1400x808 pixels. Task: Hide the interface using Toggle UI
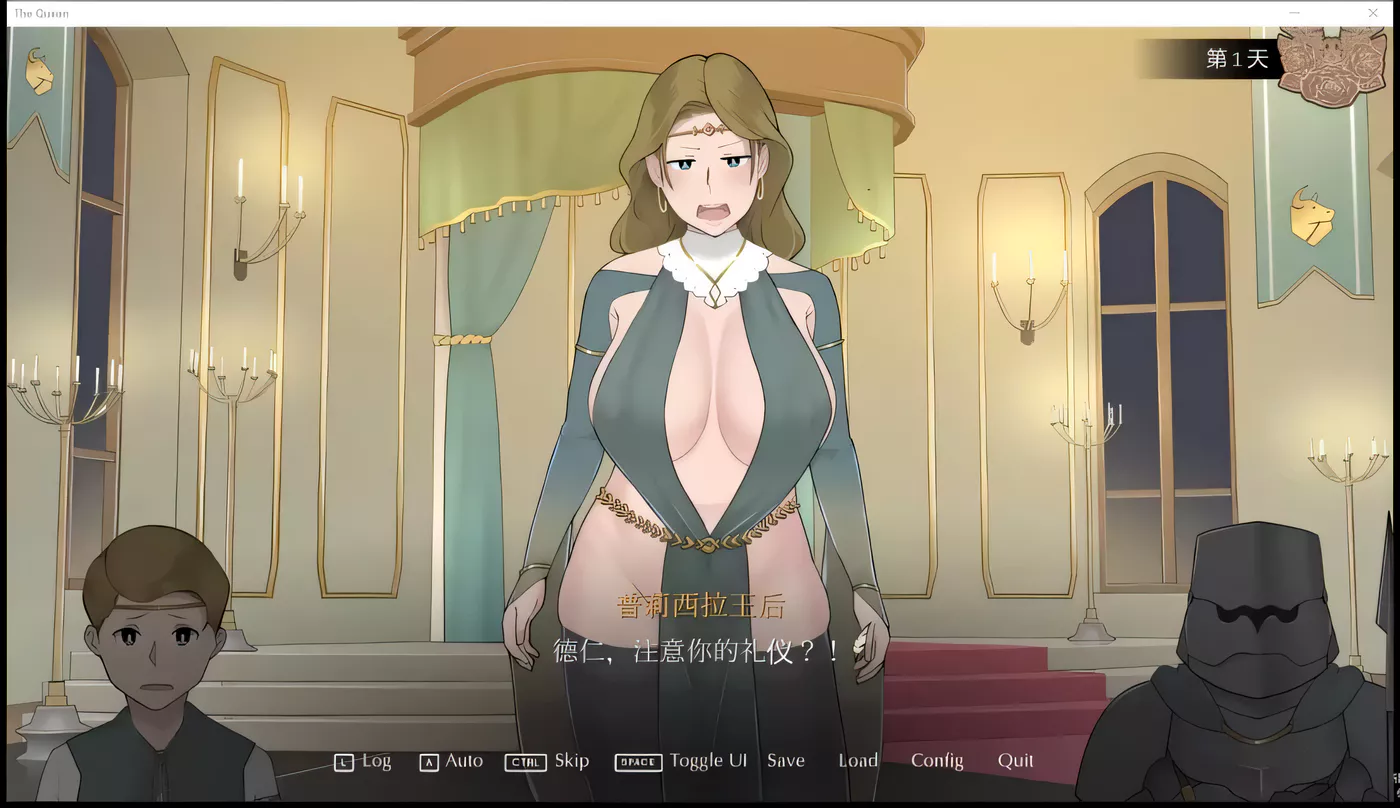point(709,761)
